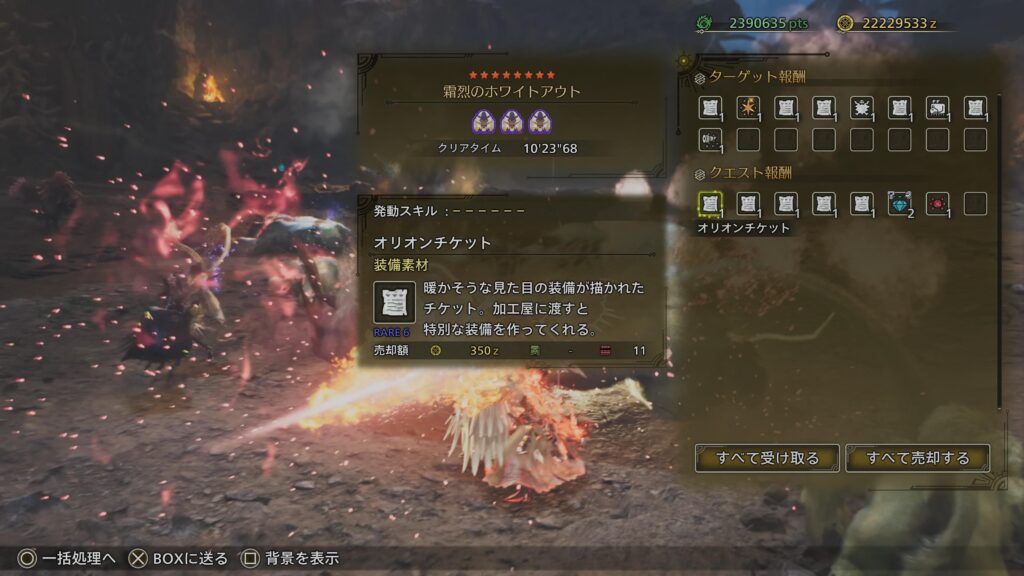Select the blue diamond jewel reward slot
This screenshot has height=576, width=1024.
900,204
